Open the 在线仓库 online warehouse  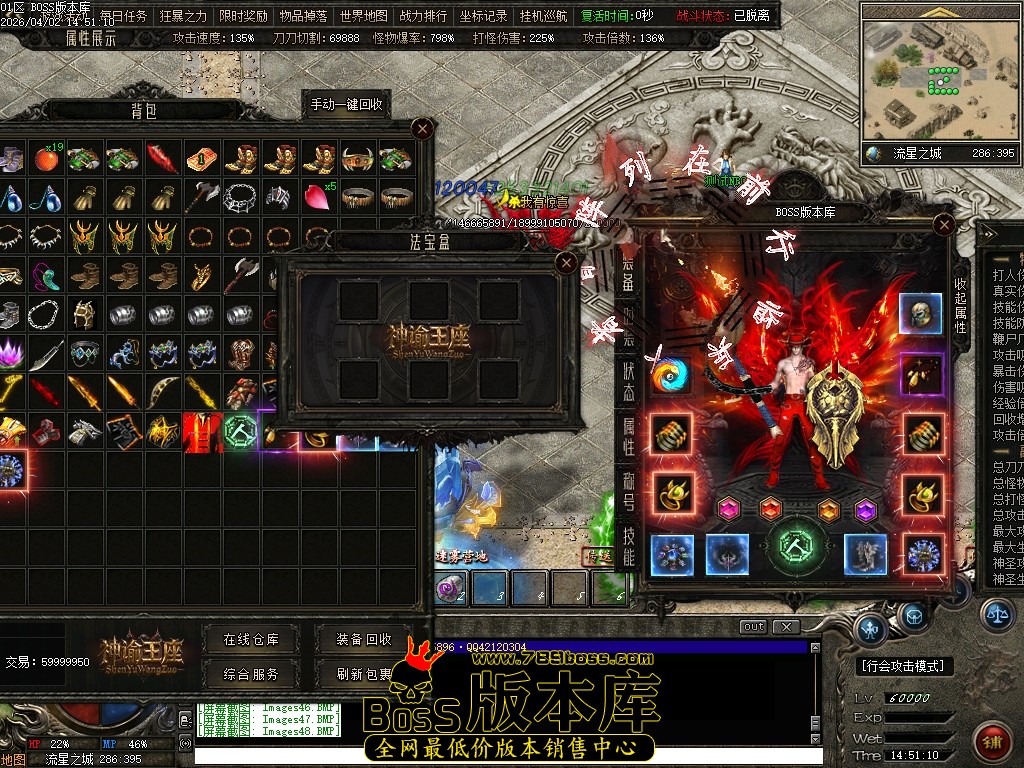(x=251, y=639)
